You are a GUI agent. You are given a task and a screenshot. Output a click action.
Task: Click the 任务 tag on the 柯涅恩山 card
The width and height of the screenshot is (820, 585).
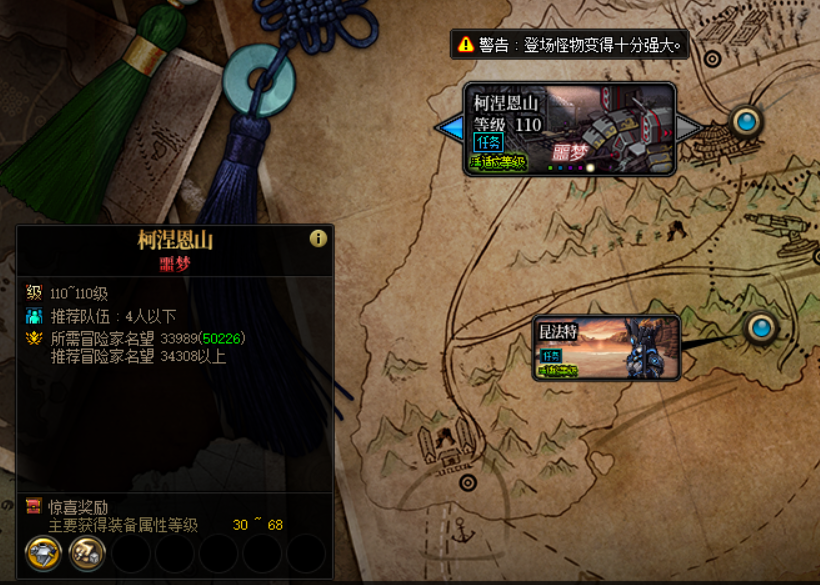[488, 142]
